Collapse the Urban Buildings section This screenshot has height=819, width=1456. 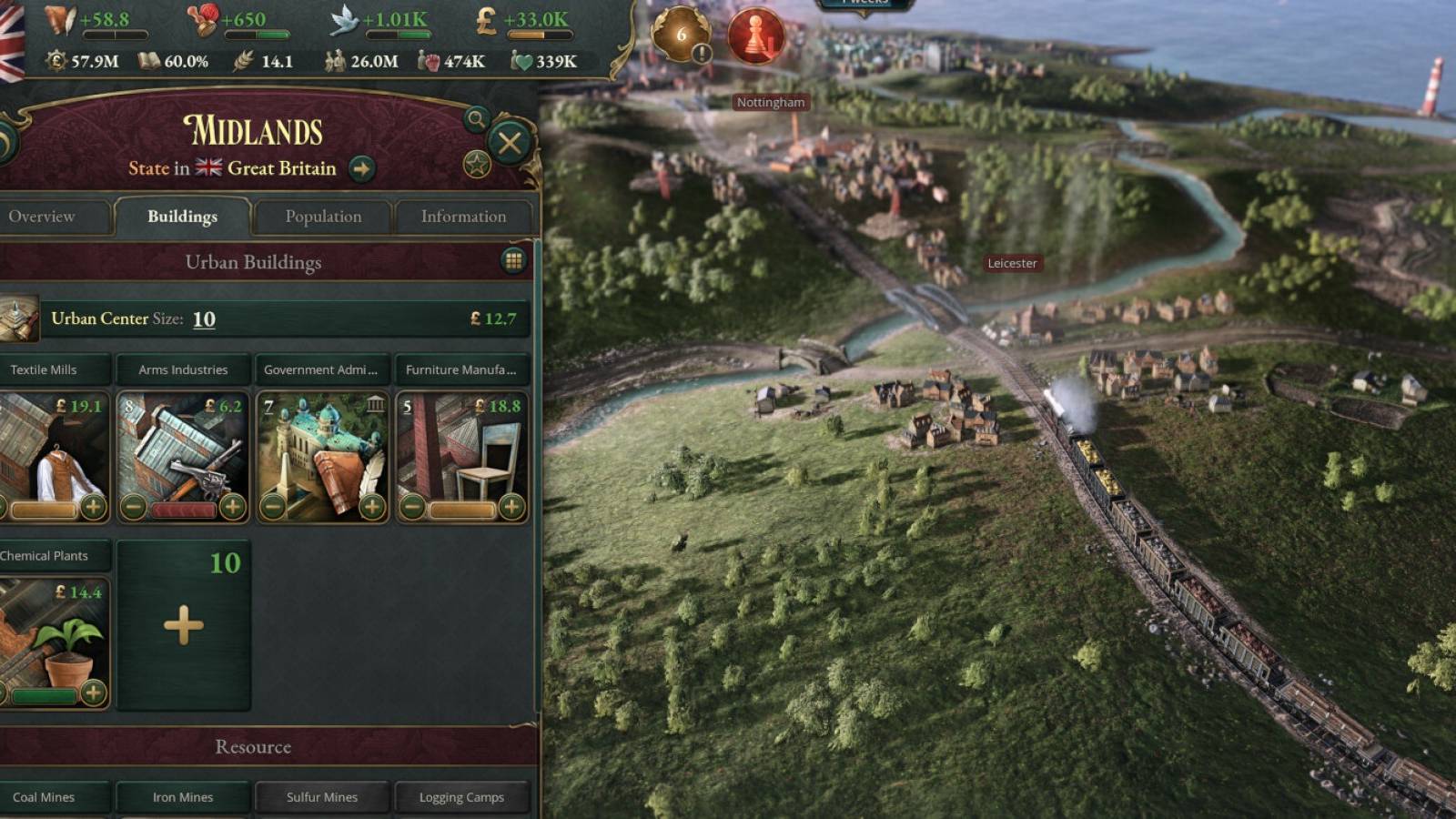[255, 262]
